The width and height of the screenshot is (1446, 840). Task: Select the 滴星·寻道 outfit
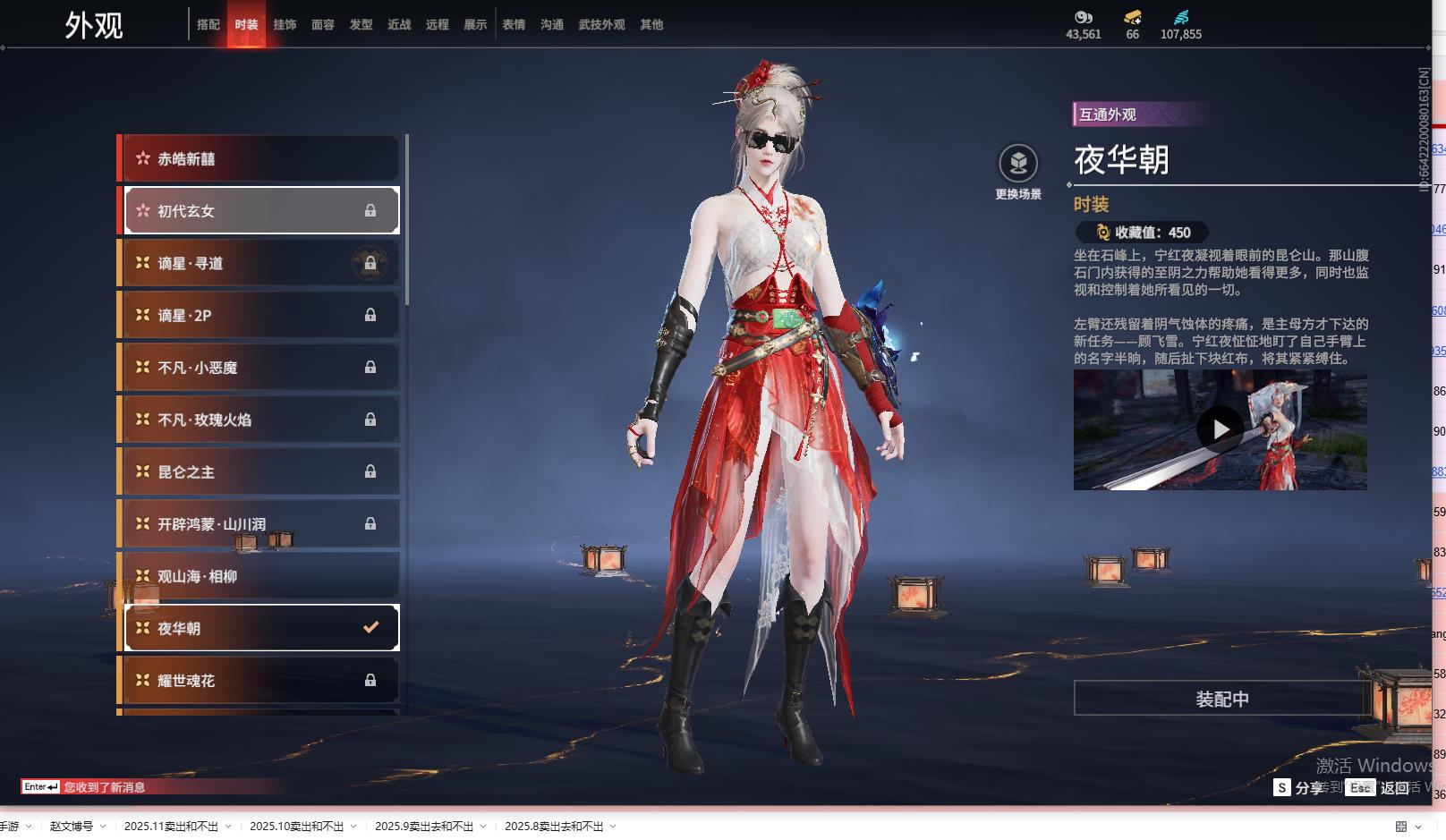pyautogui.click(x=259, y=263)
